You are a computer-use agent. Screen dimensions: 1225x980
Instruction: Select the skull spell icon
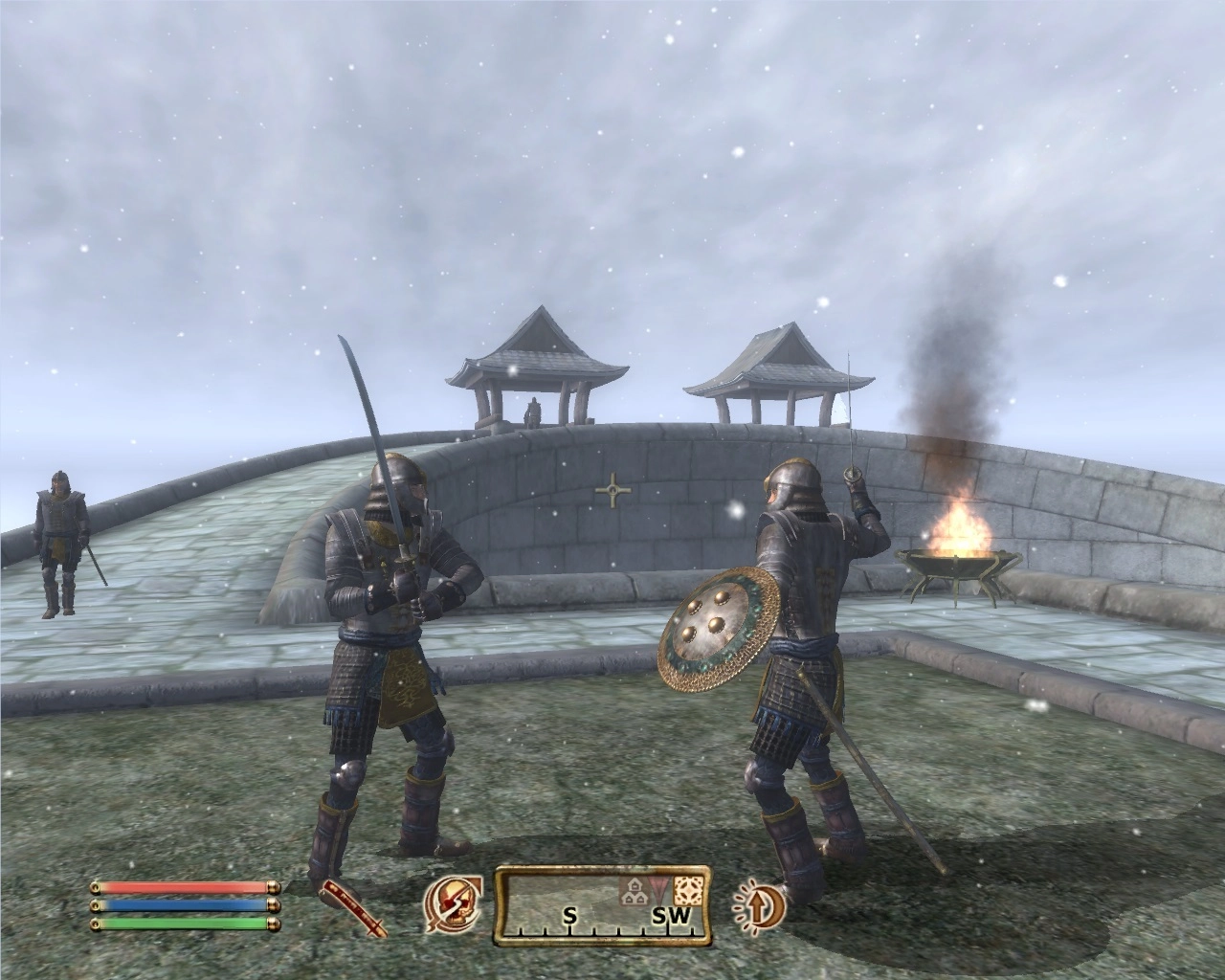[x=454, y=904]
